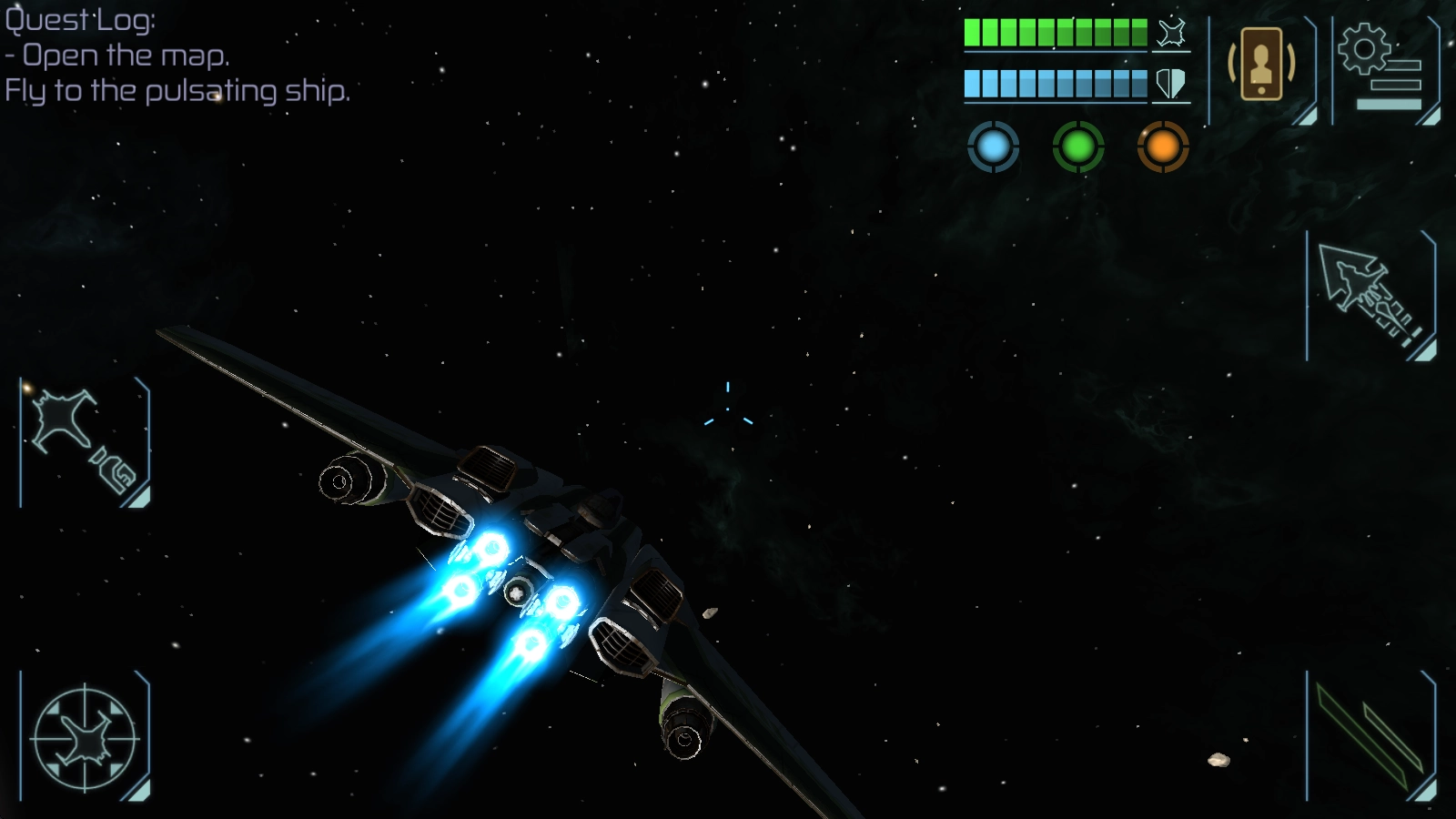Activate the ship boost arrow button
Screen dimensions: 1456x819
1370,293
